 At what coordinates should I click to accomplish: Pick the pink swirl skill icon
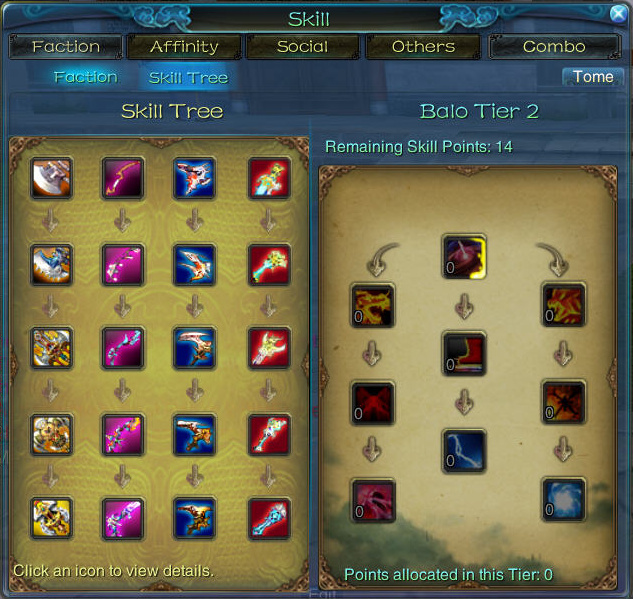pyautogui.click(x=373, y=499)
